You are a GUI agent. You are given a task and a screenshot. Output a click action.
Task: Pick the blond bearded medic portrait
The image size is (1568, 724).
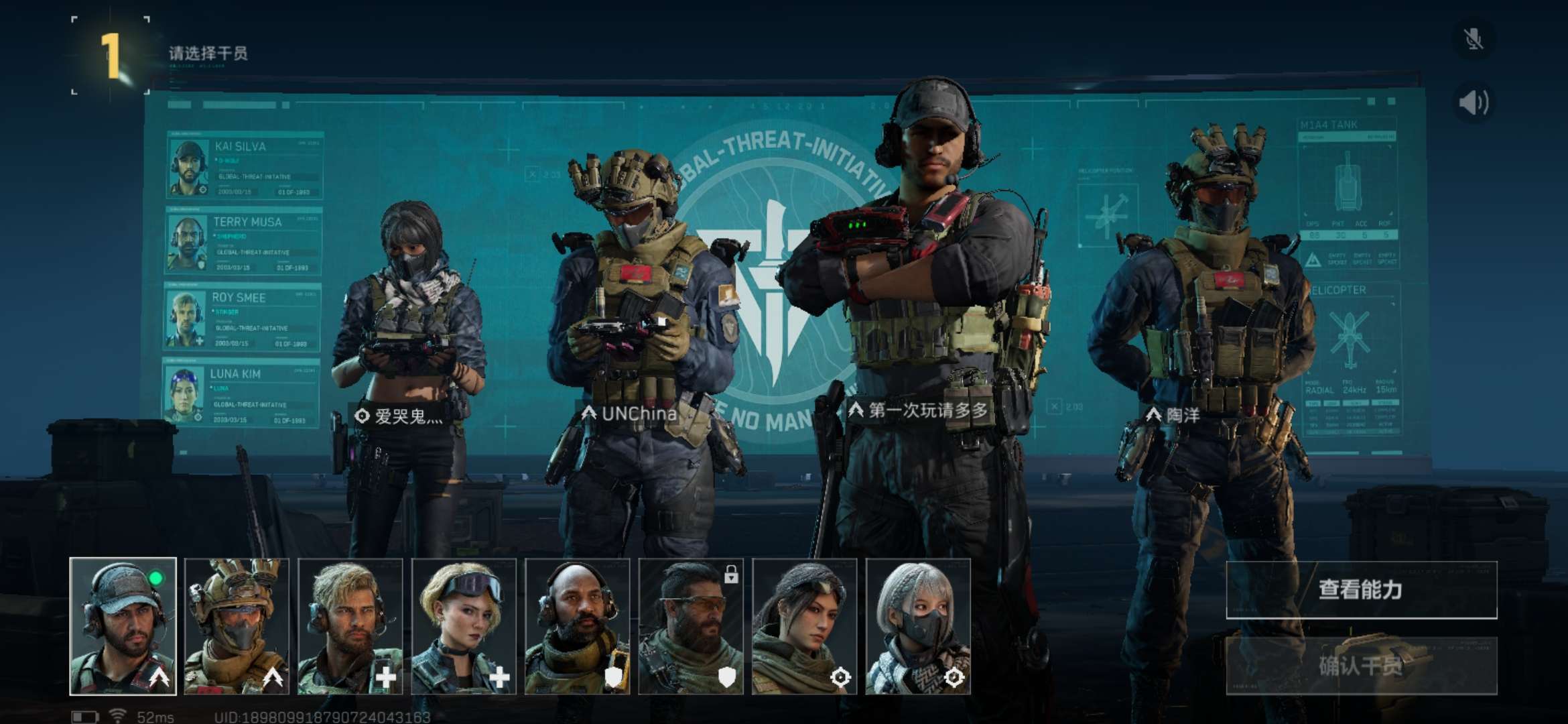tap(350, 626)
